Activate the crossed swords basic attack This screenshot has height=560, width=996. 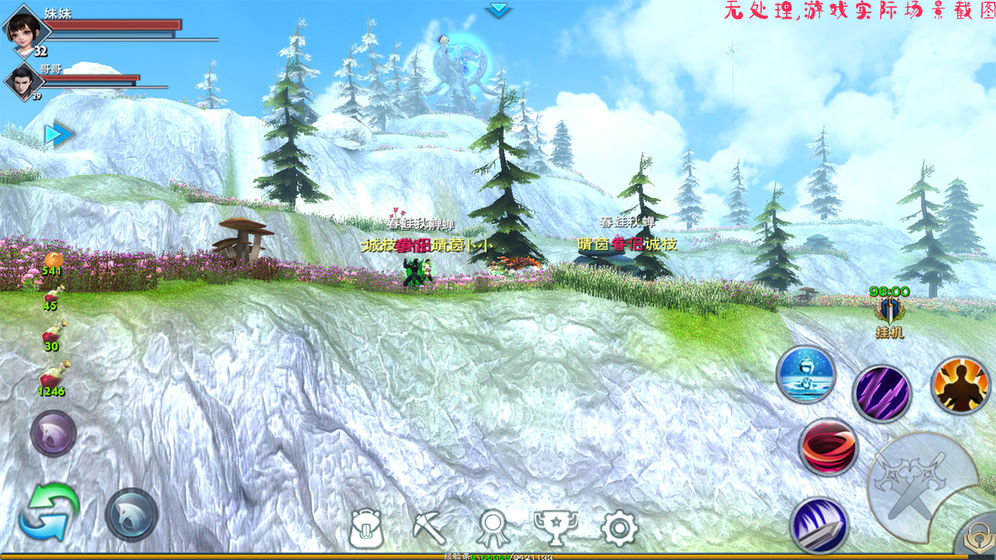click(920, 481)
